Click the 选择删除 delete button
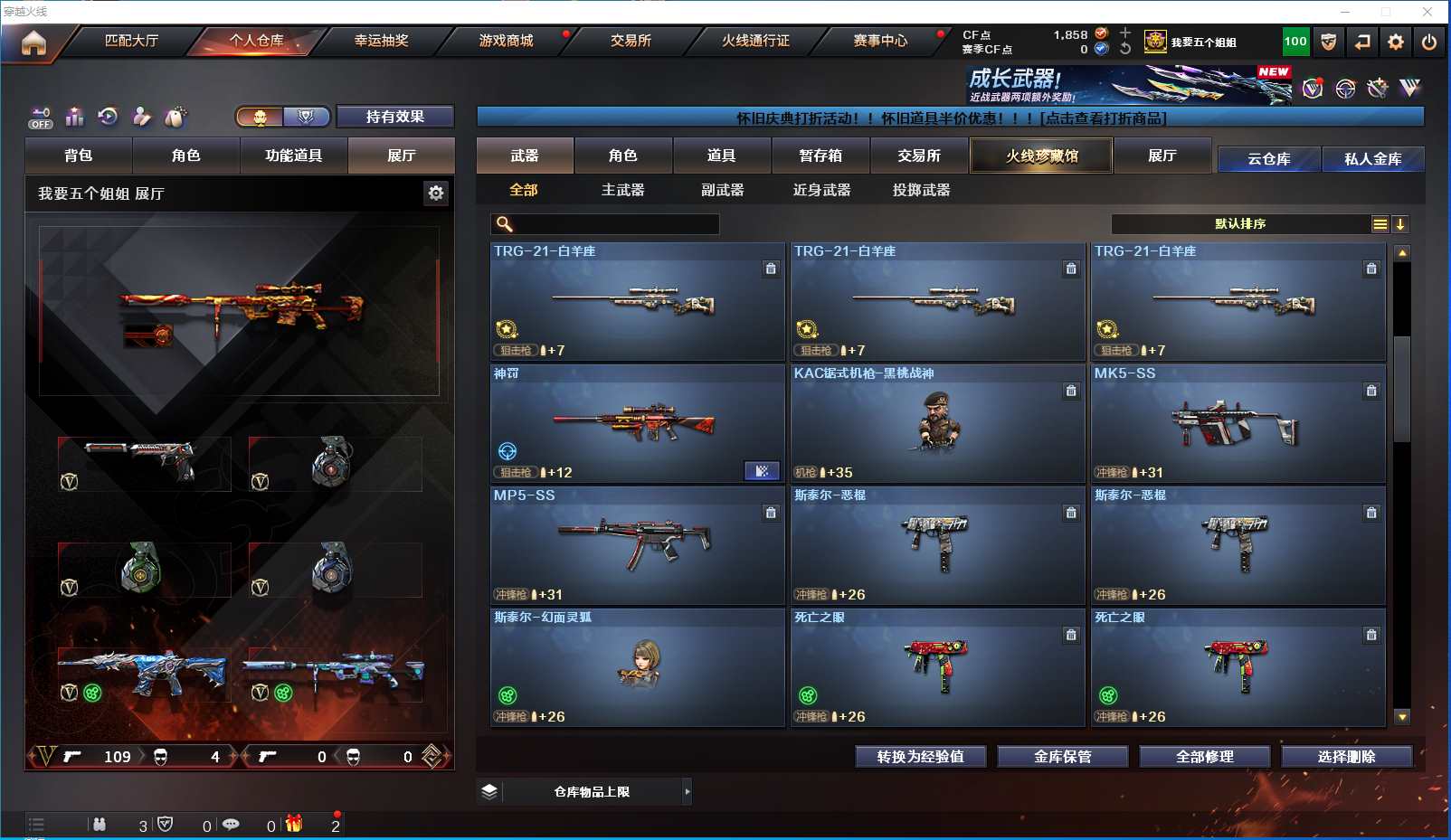 coord(1346,757)
